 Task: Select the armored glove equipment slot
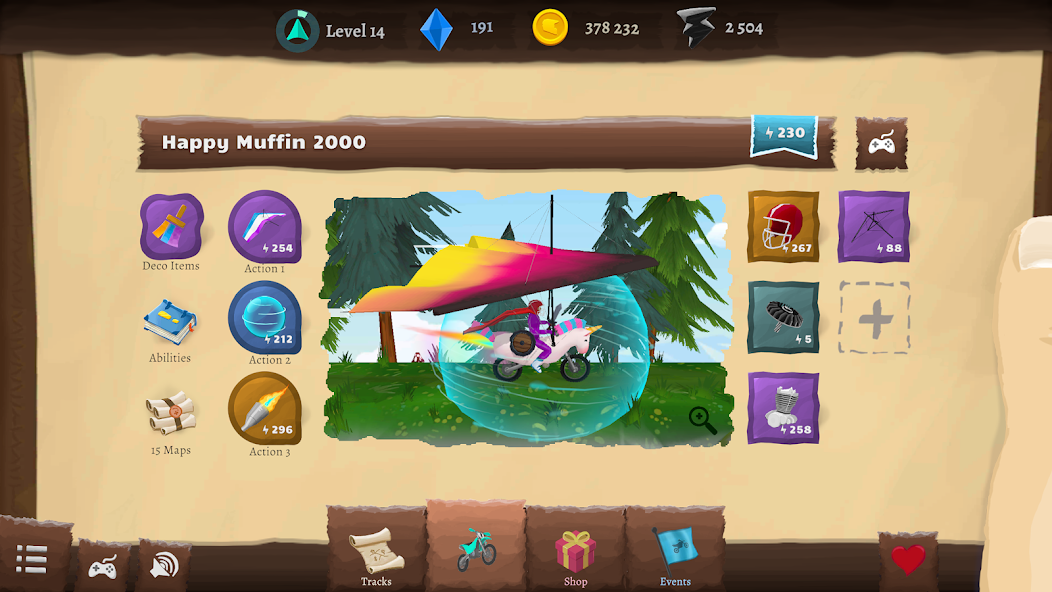[x=783, y=408]
